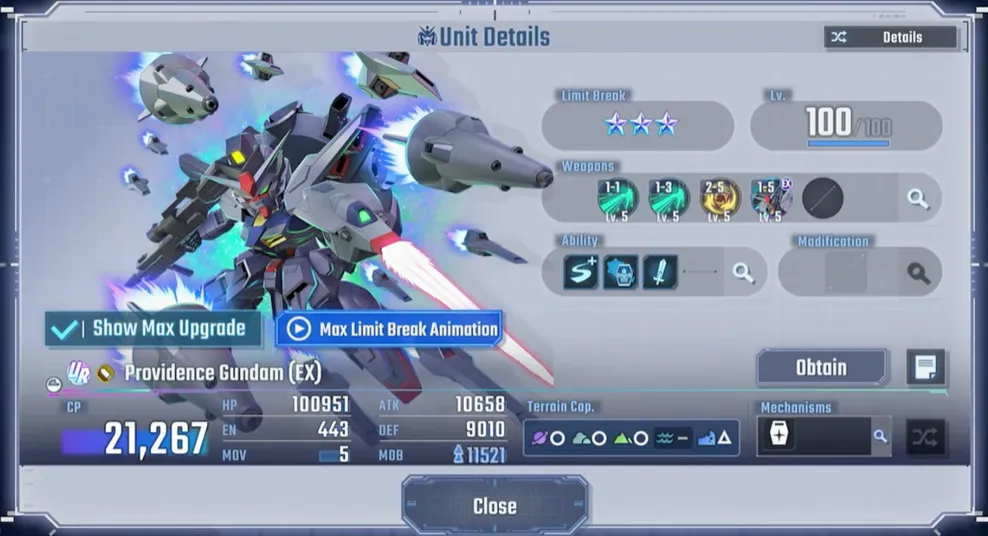Viewport: 988px width, 536px height.
Task: Play the Max Limit Break Animation
Action: coord(388,328)
